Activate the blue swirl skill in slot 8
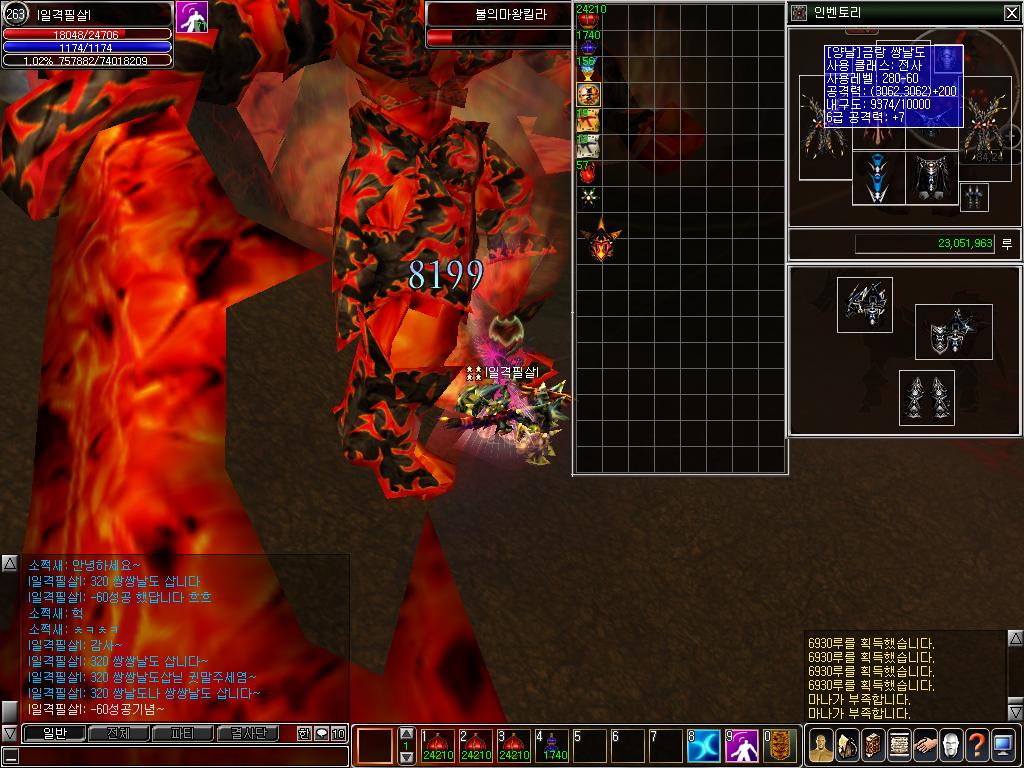Image resolution: width=1024 pixels, height=768 pixels. (x=703, y=746)
